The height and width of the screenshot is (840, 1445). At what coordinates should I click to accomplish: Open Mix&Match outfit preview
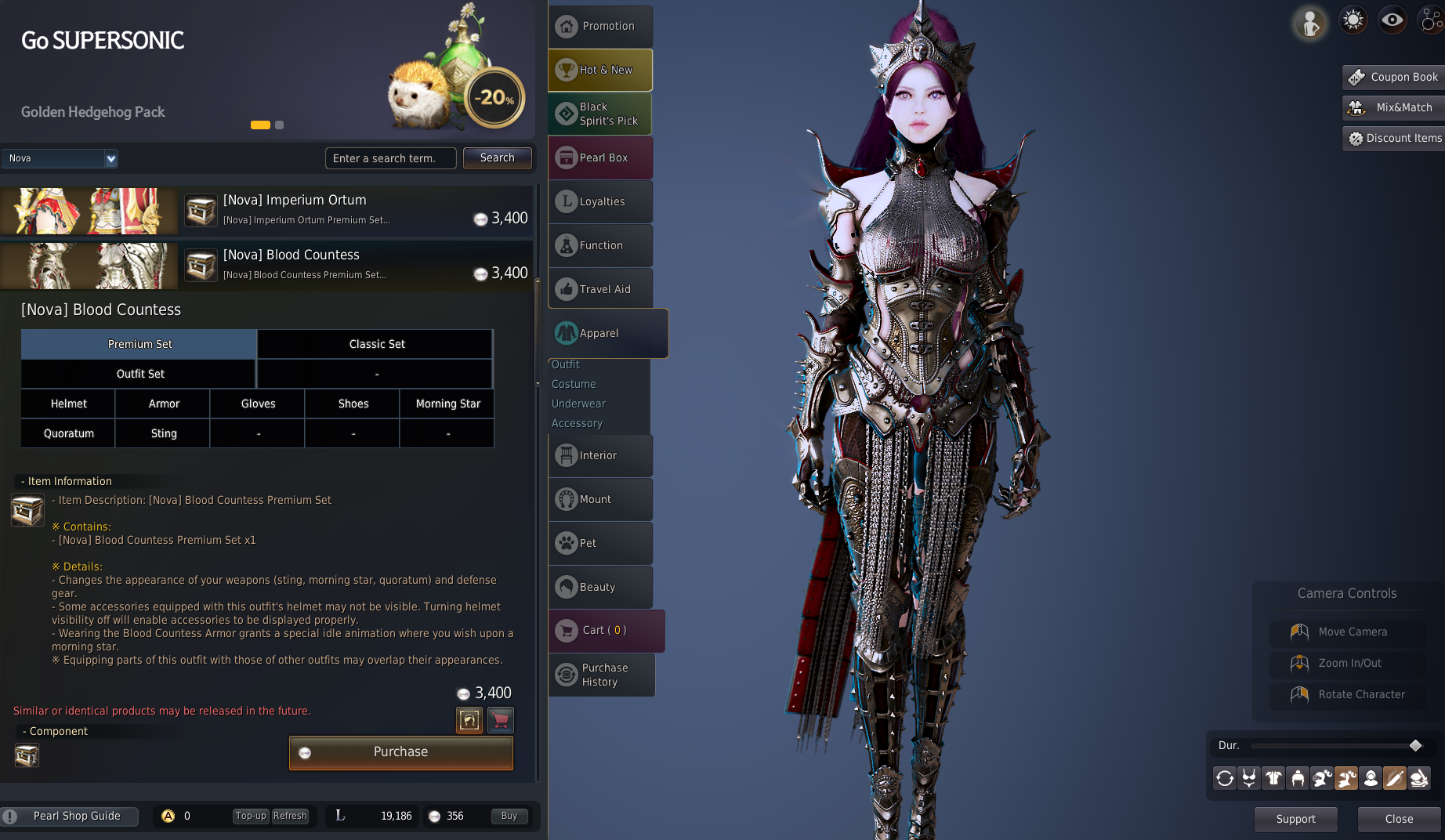(1394, 107)
